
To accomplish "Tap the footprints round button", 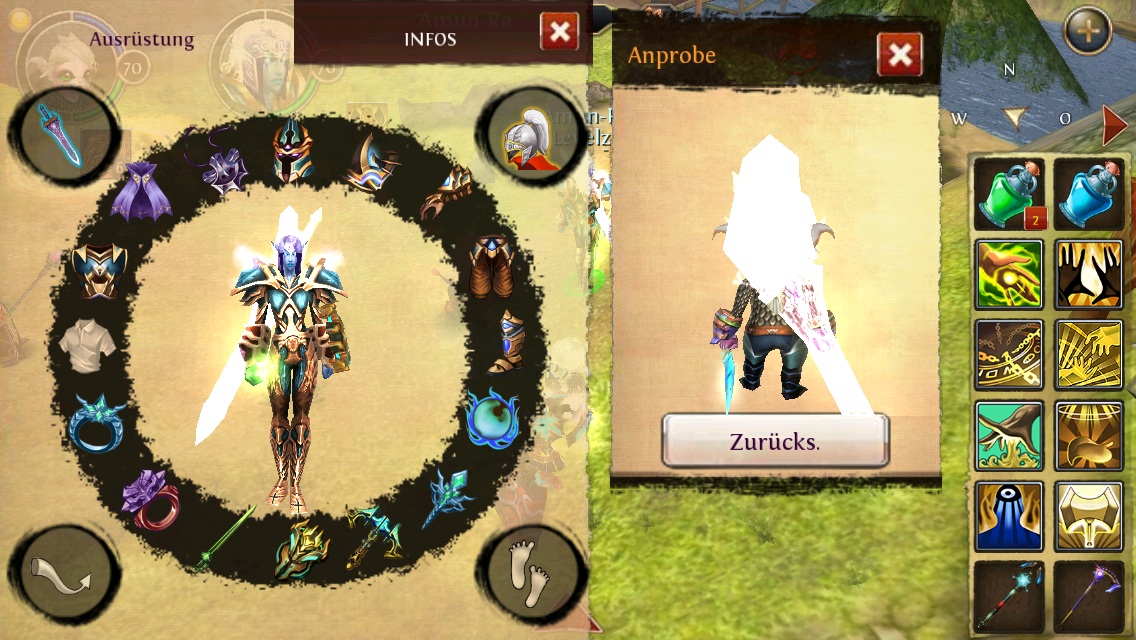I will pyautogui.click(x=530, y=570).
